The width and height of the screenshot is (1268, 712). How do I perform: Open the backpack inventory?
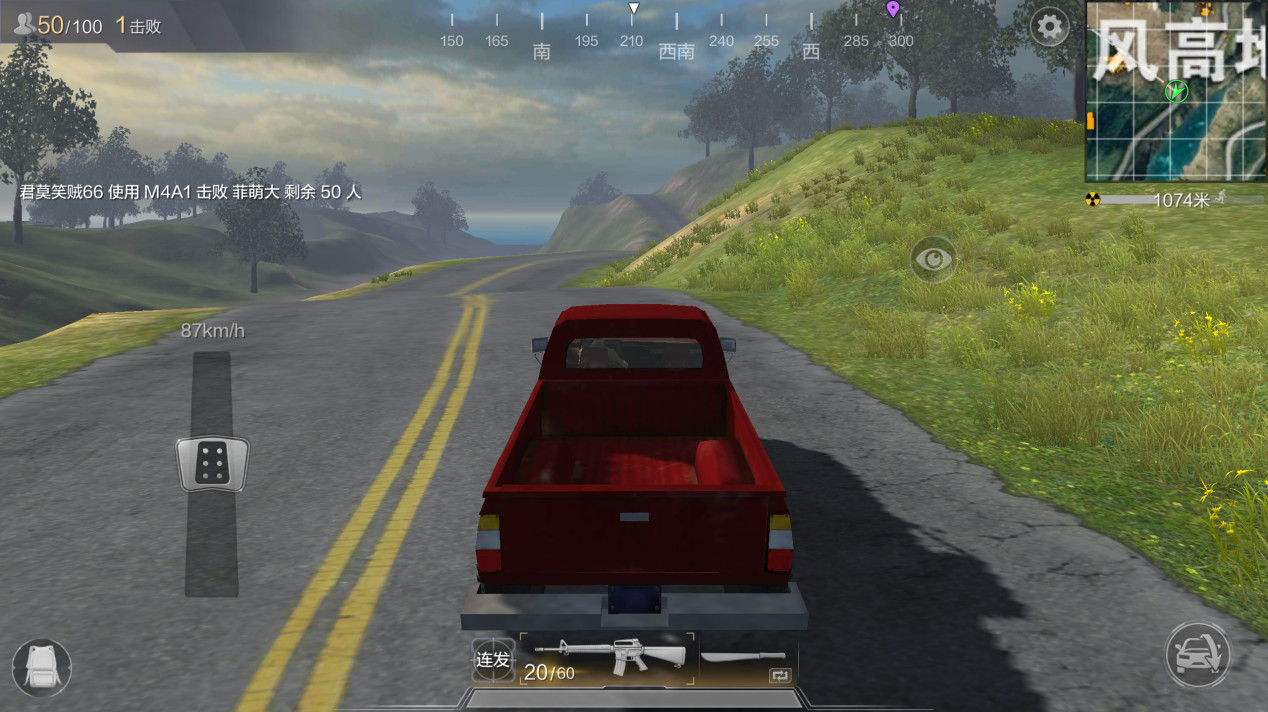point(42,667)
